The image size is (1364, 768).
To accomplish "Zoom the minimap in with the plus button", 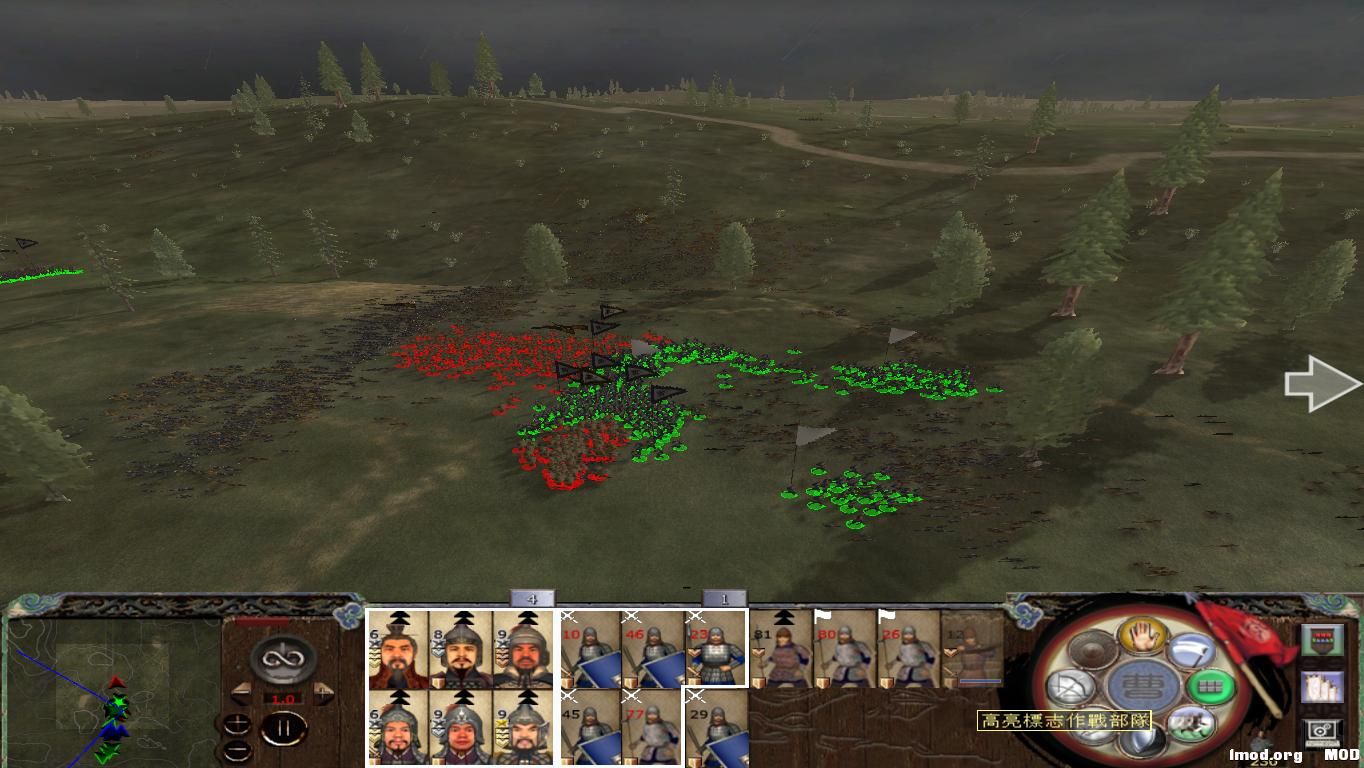I will tap(237, 723).
